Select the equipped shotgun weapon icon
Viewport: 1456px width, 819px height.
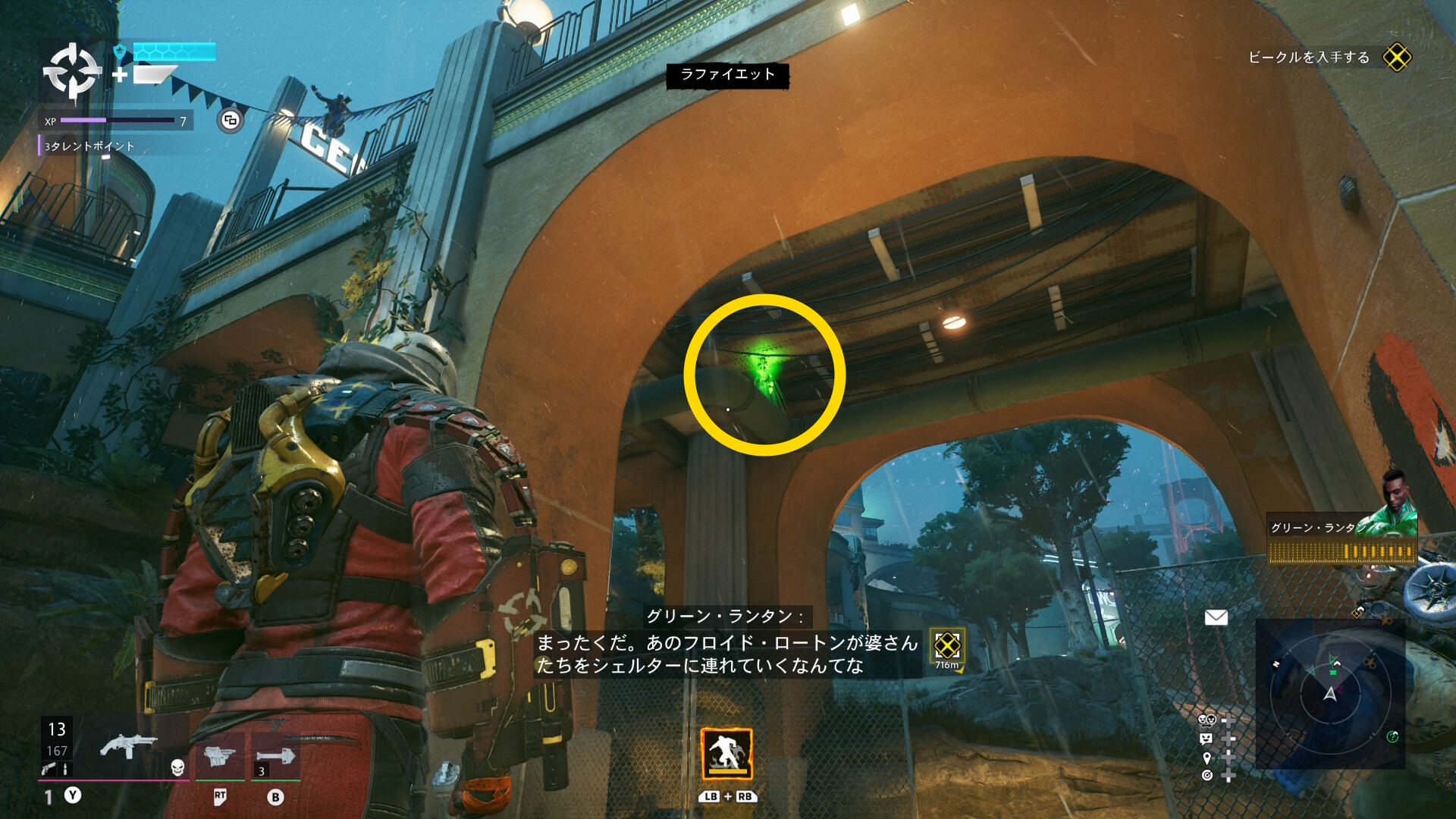coord(127,746)
